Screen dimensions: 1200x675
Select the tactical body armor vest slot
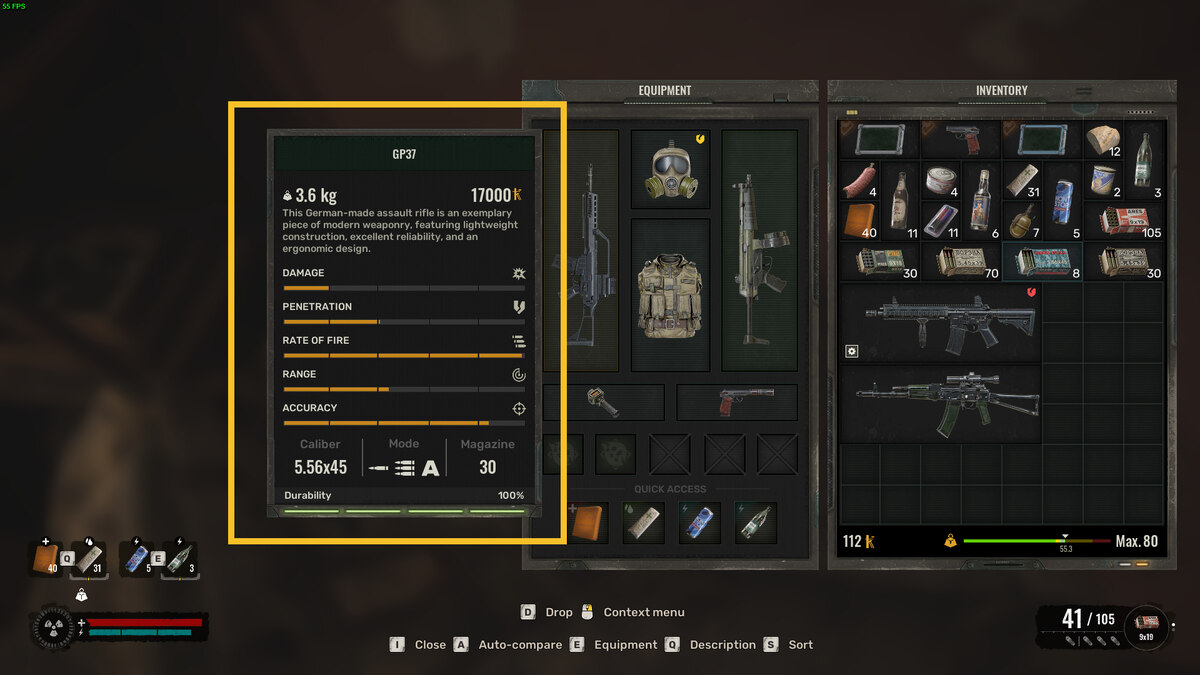click(669, 293)
